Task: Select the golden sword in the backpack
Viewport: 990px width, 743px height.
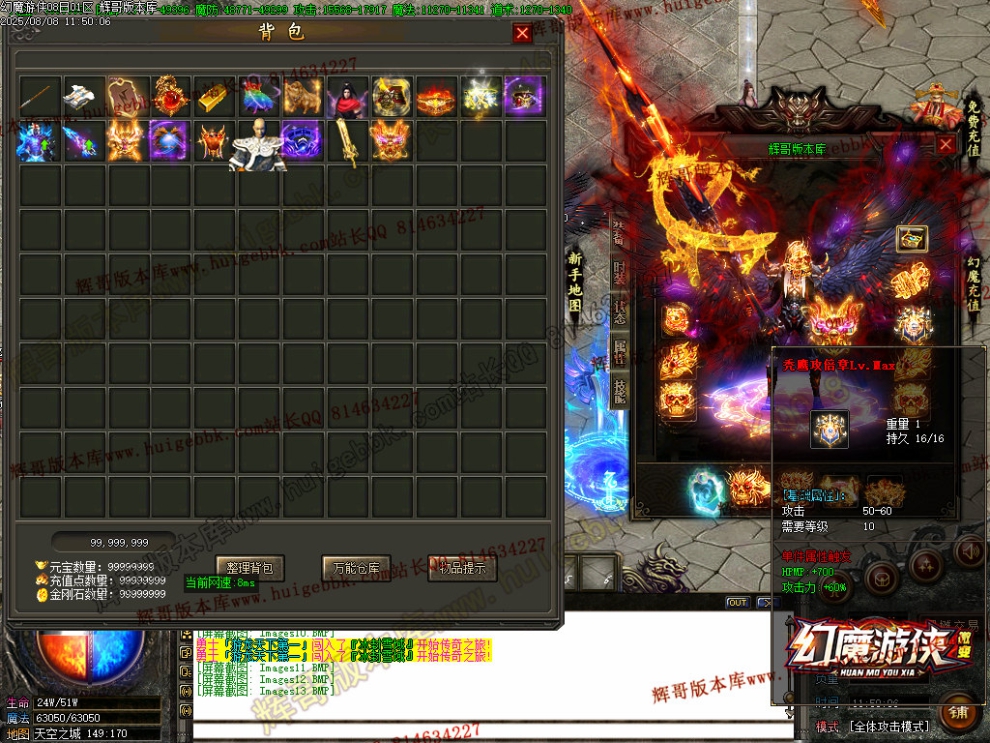Action: tap(347, 142)
